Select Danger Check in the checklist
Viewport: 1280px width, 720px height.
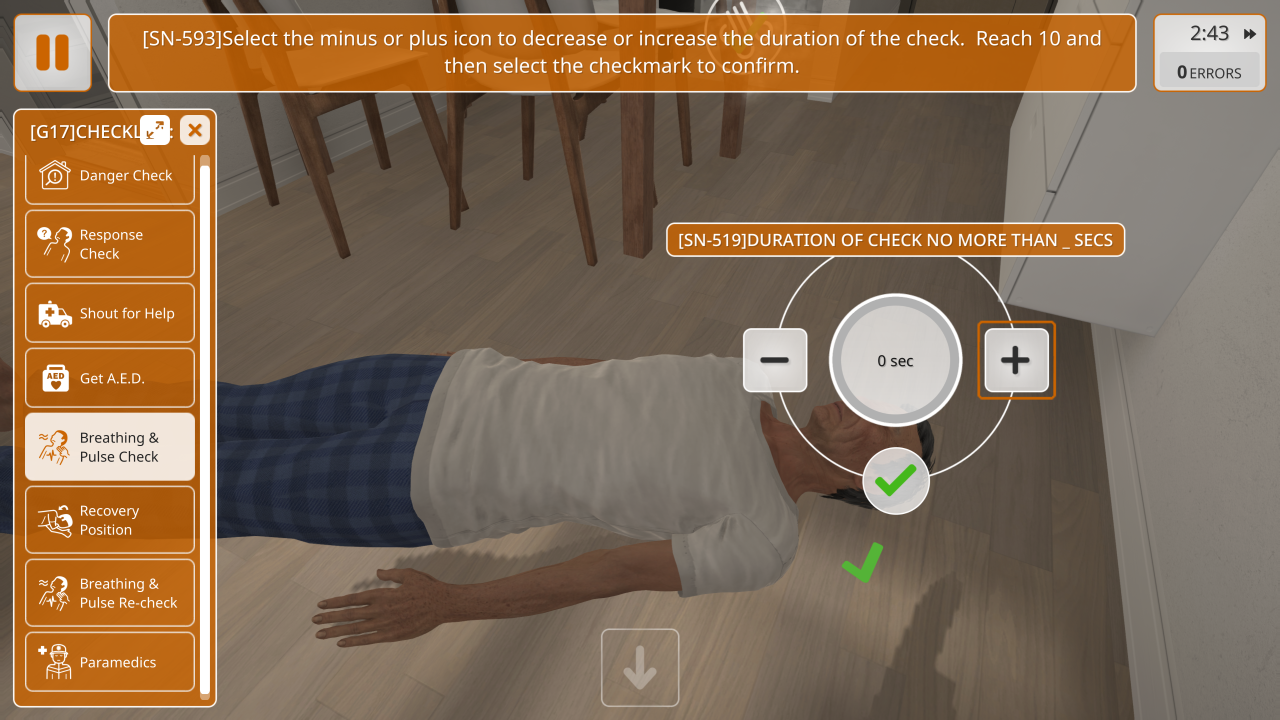[x=110, y=176]
